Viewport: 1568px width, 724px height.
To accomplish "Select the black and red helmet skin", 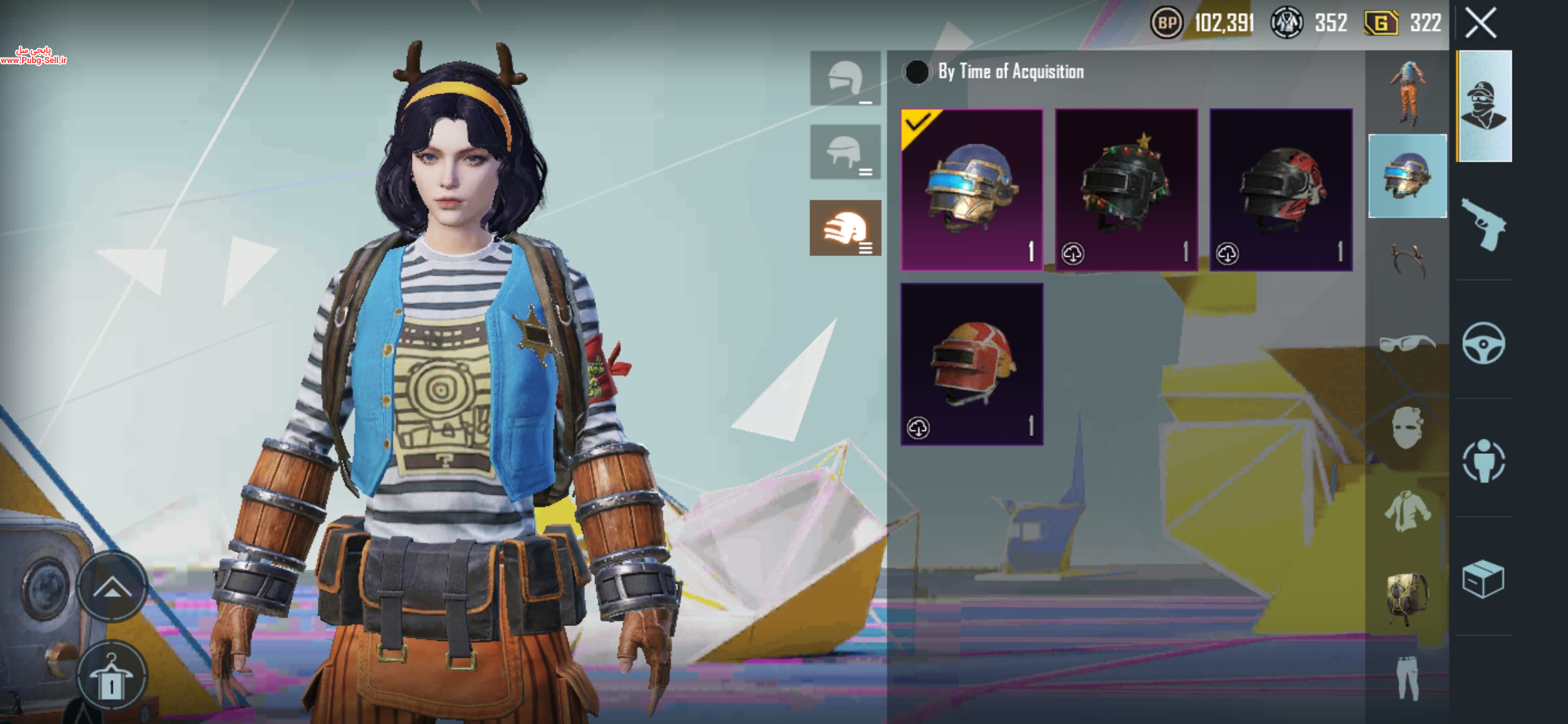I will pyautogui.click(x=1281, y=190).
